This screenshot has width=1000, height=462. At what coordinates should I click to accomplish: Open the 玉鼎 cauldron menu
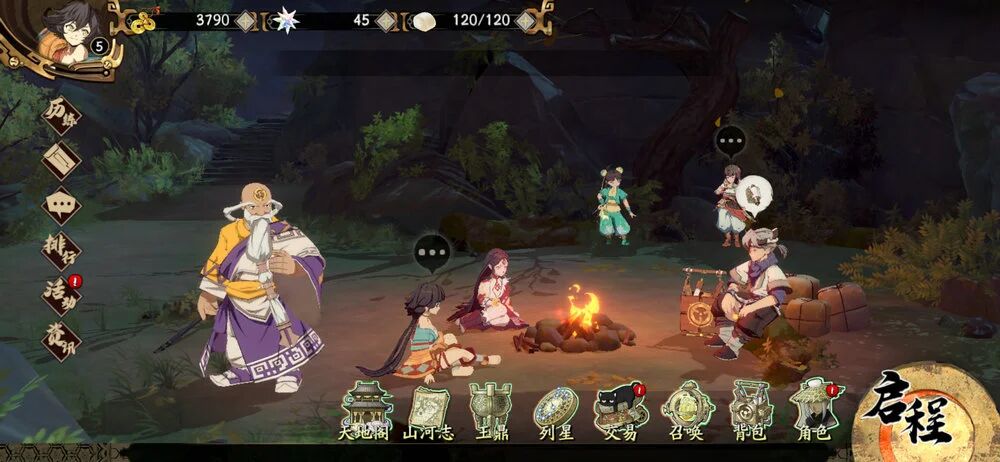[491, 410]
